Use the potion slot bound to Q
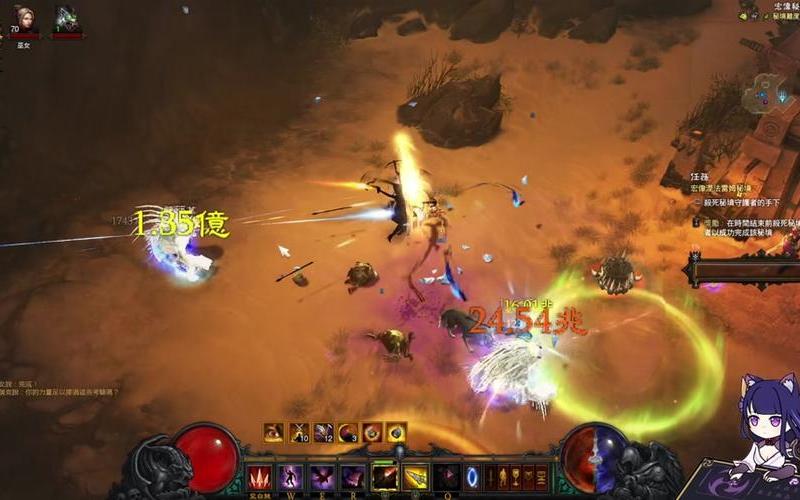800x500 pixels. (444, 476)
